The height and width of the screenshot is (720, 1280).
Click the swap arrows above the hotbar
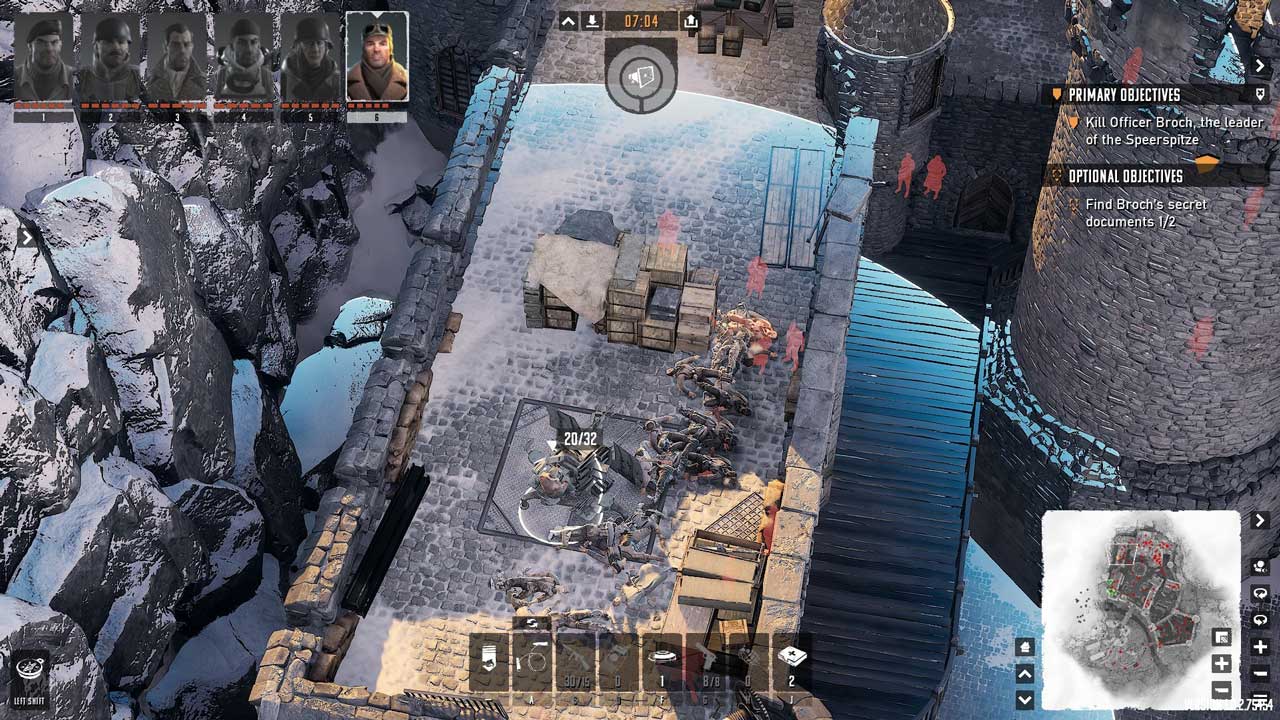(532, 623)
